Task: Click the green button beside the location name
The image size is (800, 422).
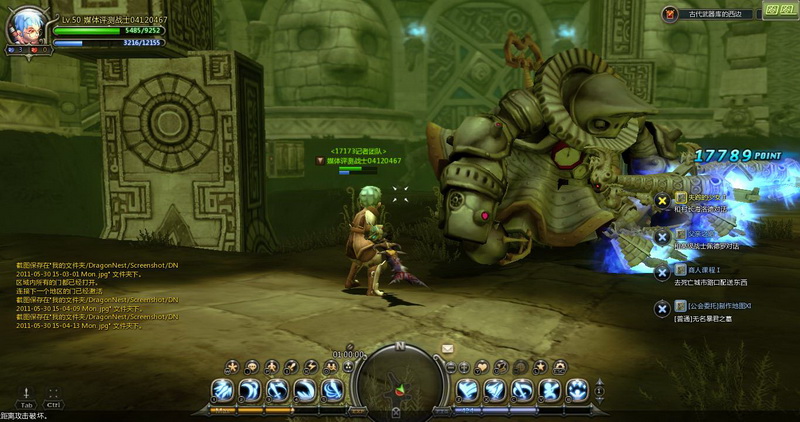Action: click(773, 10)
